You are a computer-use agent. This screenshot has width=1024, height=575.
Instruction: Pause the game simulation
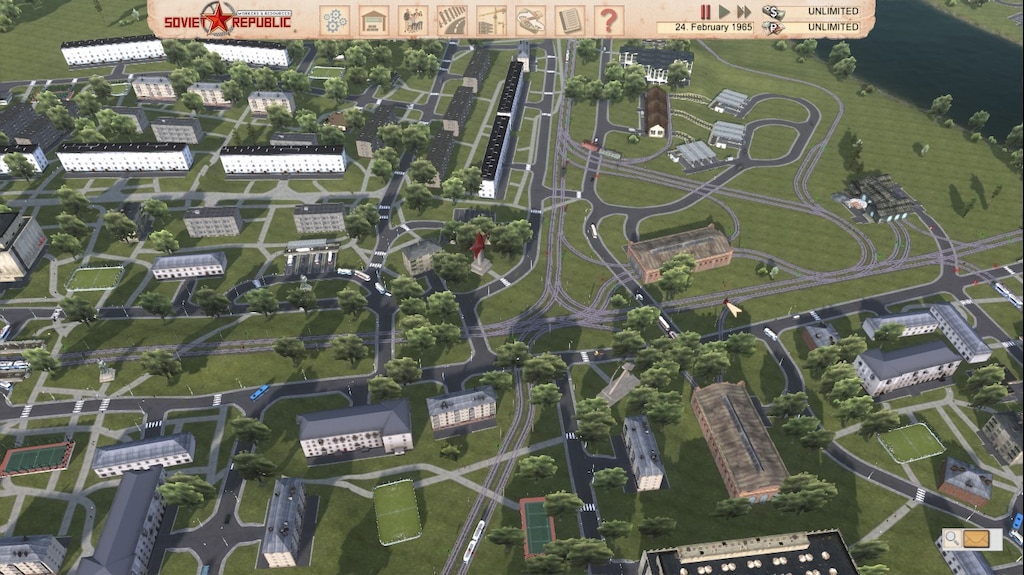pyautogui.click(x=706, y=12)
